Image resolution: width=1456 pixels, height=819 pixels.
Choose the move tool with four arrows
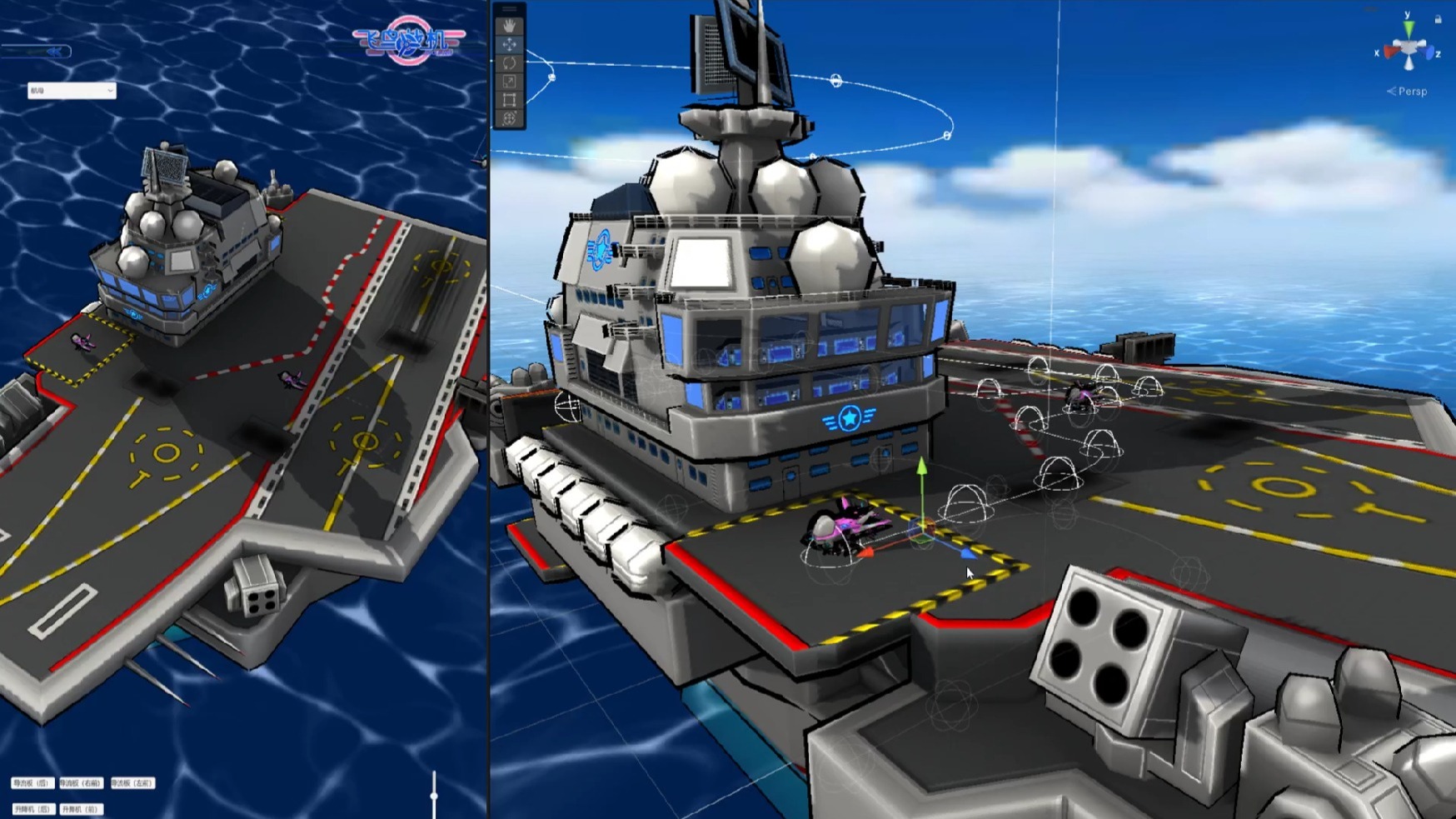tap(509, 44)
